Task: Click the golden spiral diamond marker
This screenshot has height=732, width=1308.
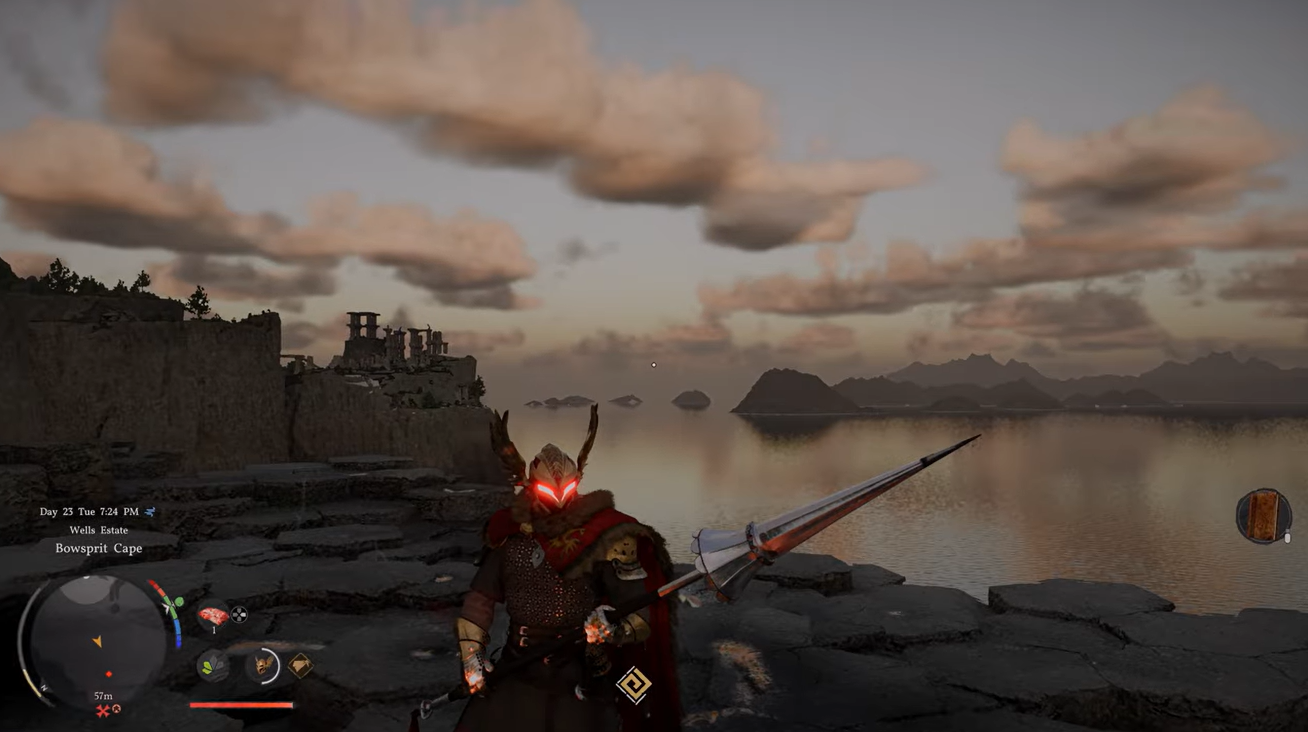Action: 633,686
